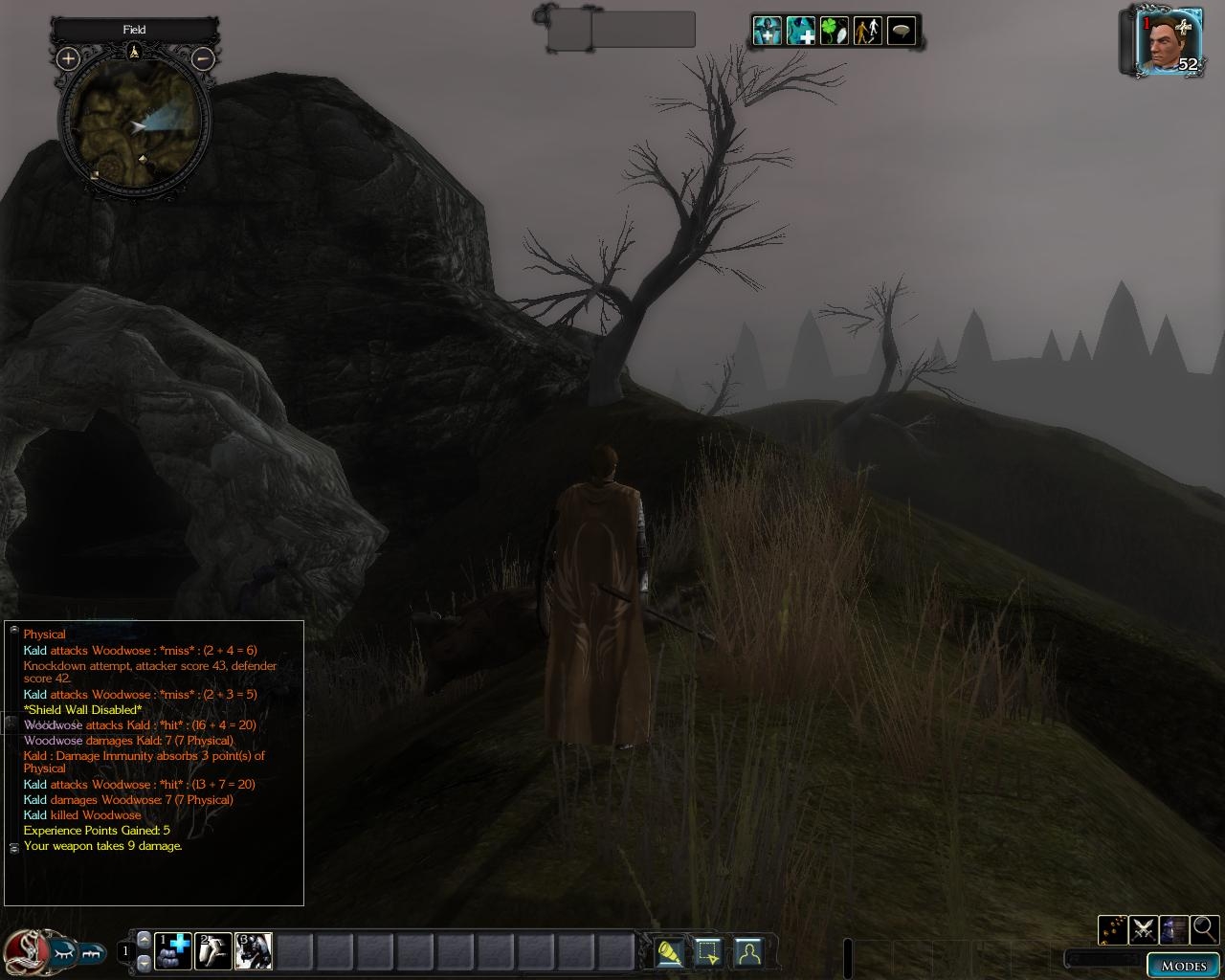Viewport: 1225px width, 980px height.
Task: Use the ability in hotbar slot 3
Action: tap(254, 951)
